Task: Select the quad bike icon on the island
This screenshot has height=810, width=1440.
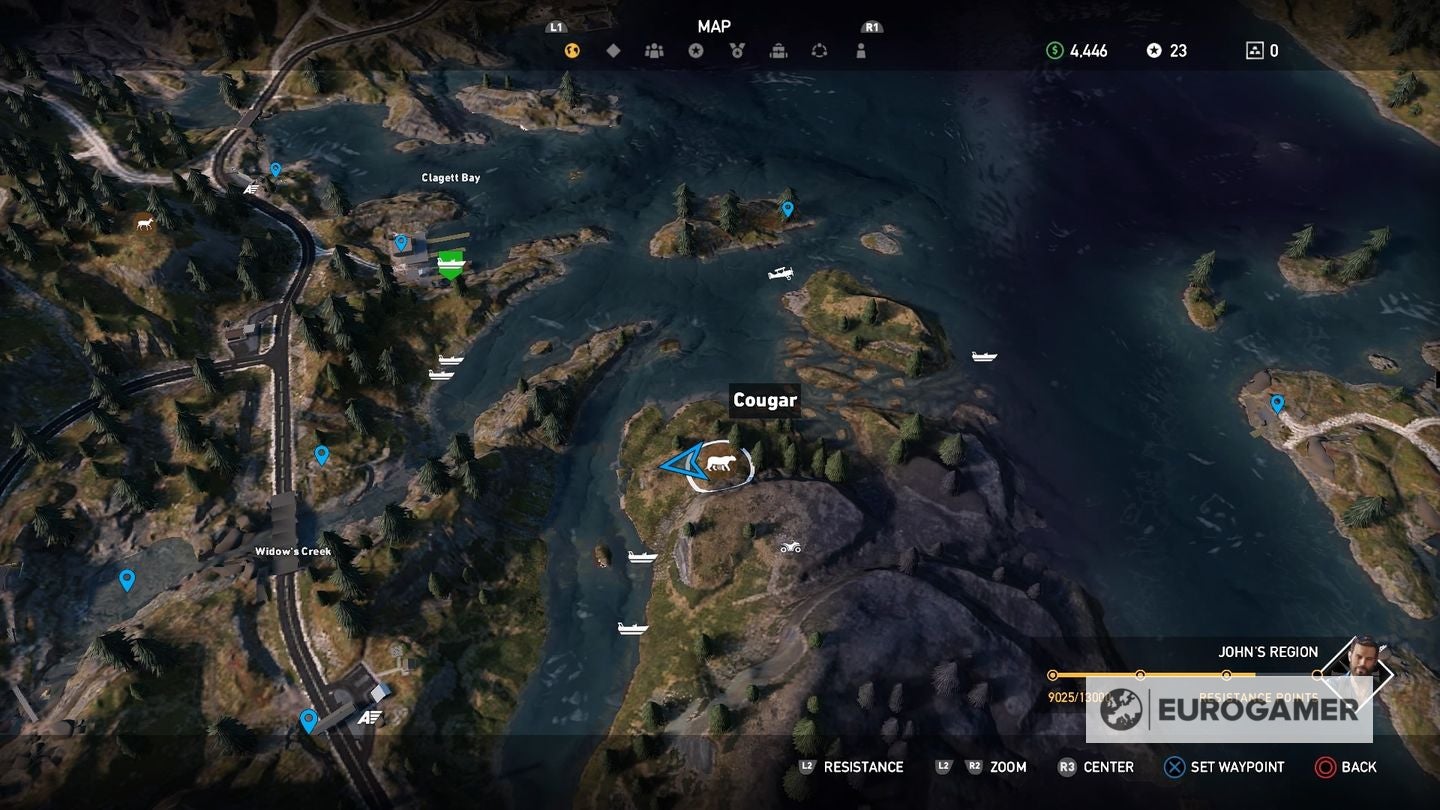Action: pyautogui.click(x=789, y=548)
